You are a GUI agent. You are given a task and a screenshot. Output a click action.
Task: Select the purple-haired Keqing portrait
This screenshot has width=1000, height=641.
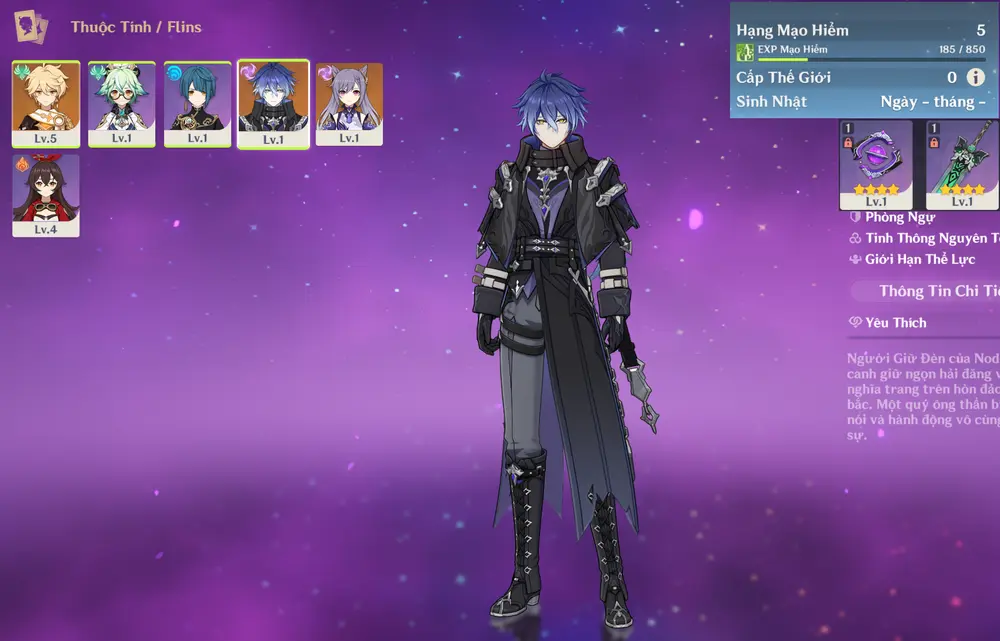coord(349,103)
